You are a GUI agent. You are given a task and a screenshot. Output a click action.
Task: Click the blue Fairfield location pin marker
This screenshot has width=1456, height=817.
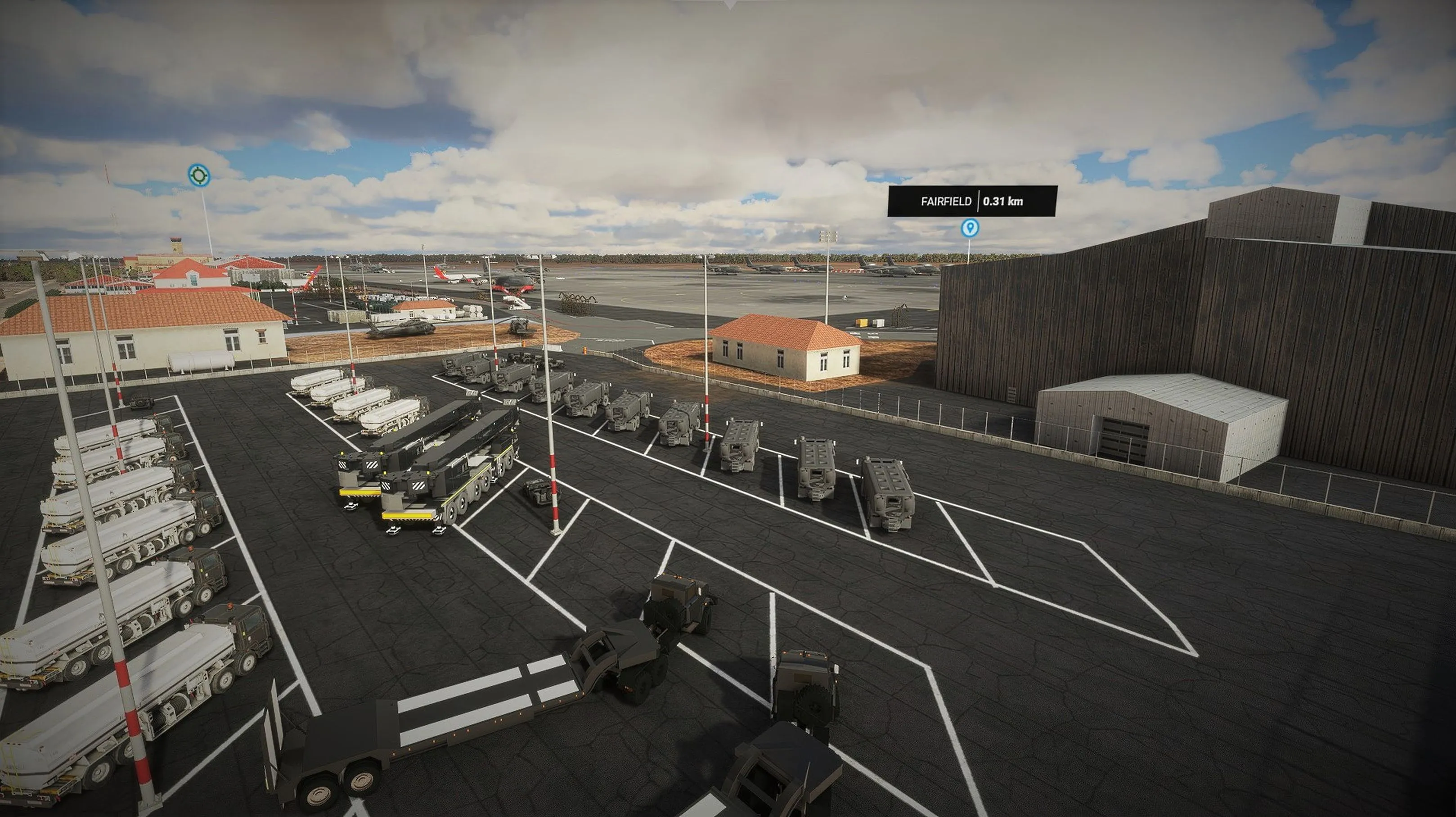click(970, 228)
